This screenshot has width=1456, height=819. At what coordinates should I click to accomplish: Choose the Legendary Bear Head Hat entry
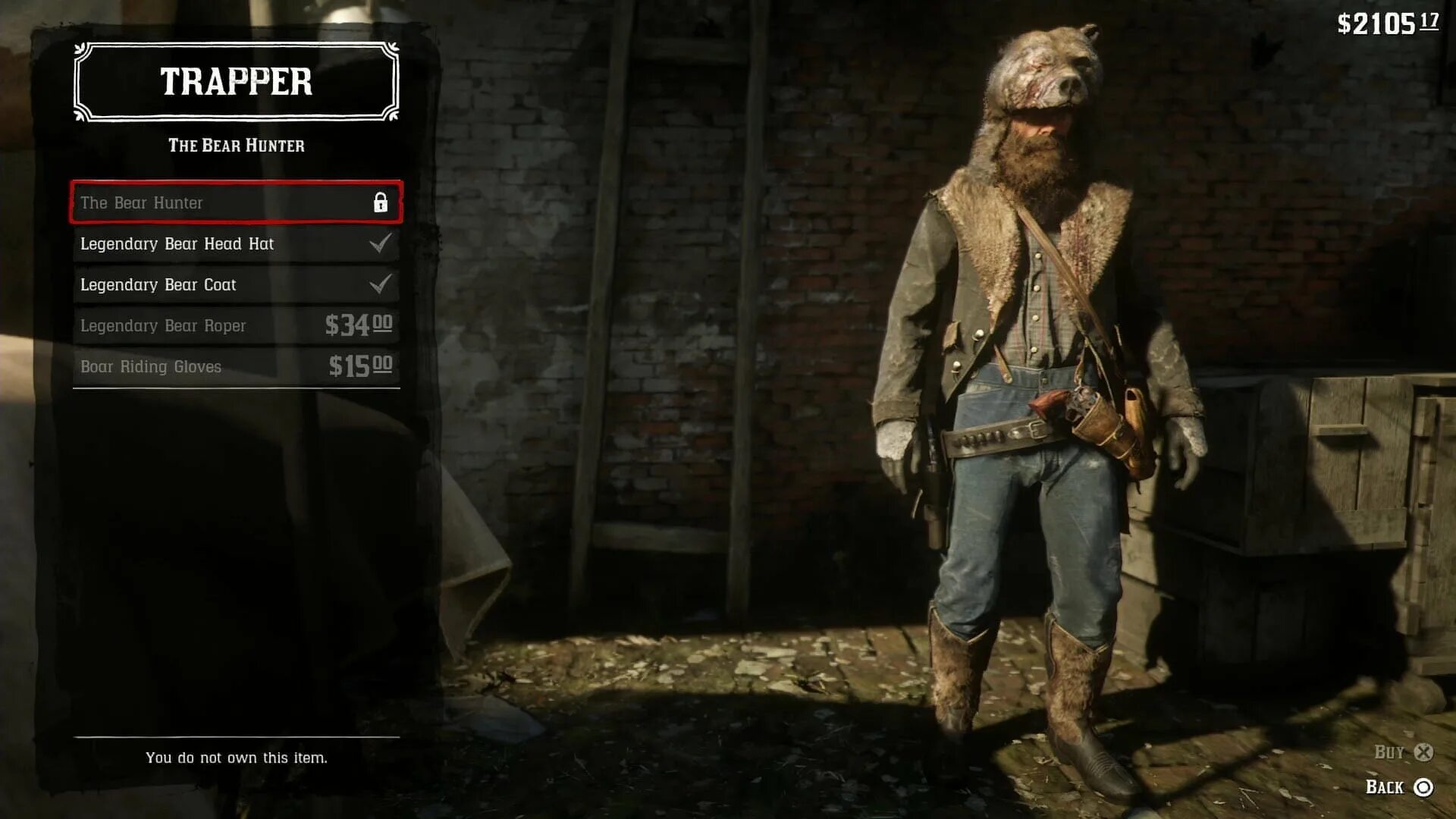[x=236, y=243]
